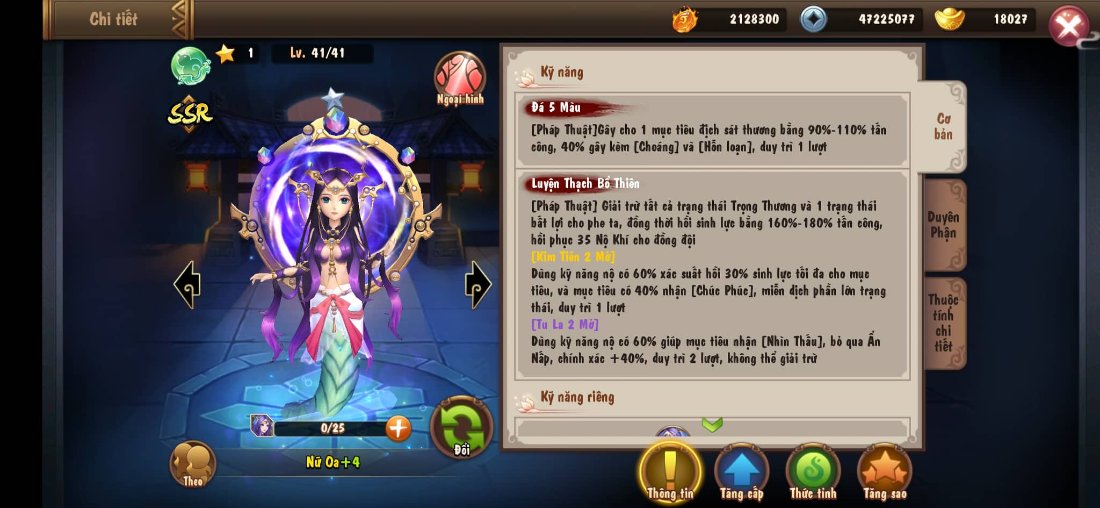The width and height of the screenshot is (1100, 508).
Task: Tap the red power flame icon
Action: tap(684, 19)
